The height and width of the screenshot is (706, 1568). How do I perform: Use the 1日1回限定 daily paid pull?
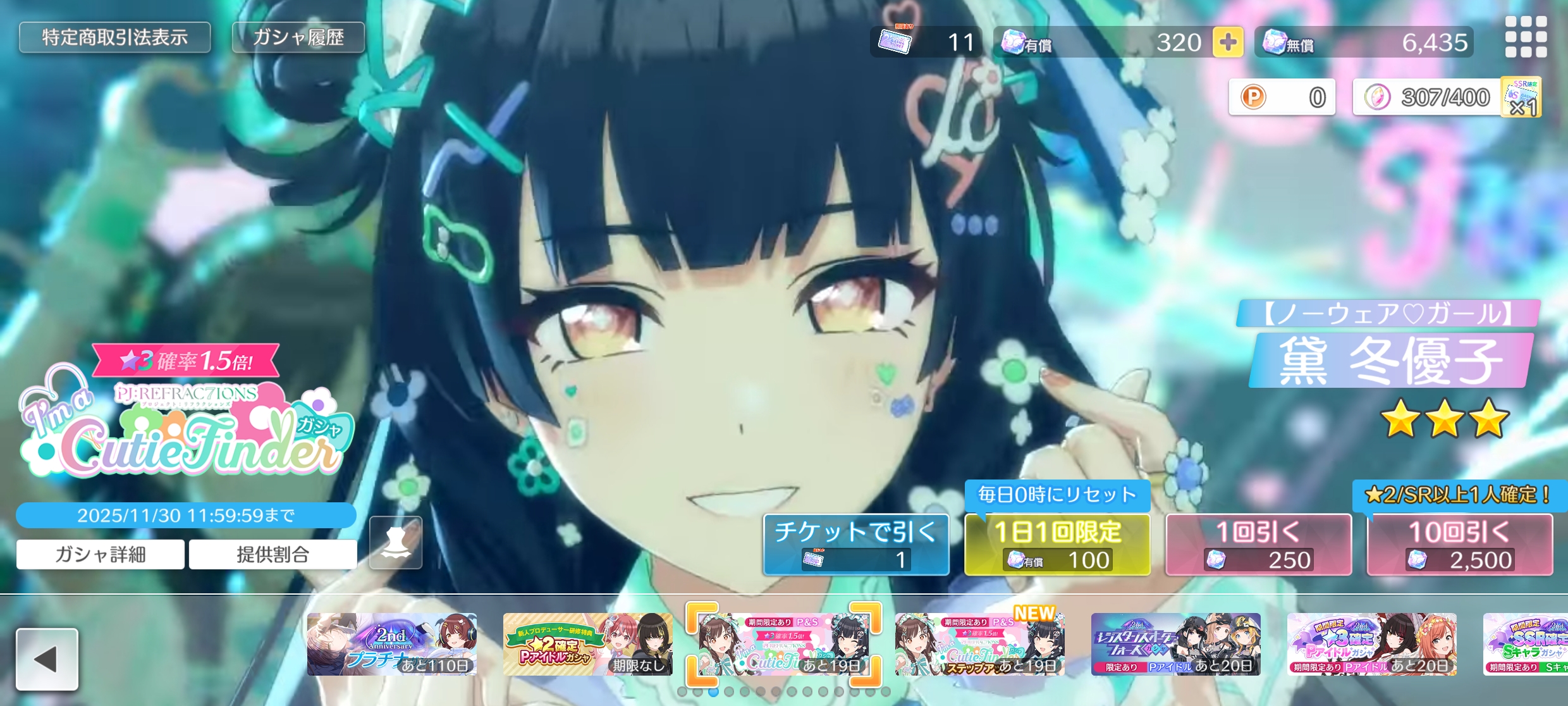(x=1057, y=545)
